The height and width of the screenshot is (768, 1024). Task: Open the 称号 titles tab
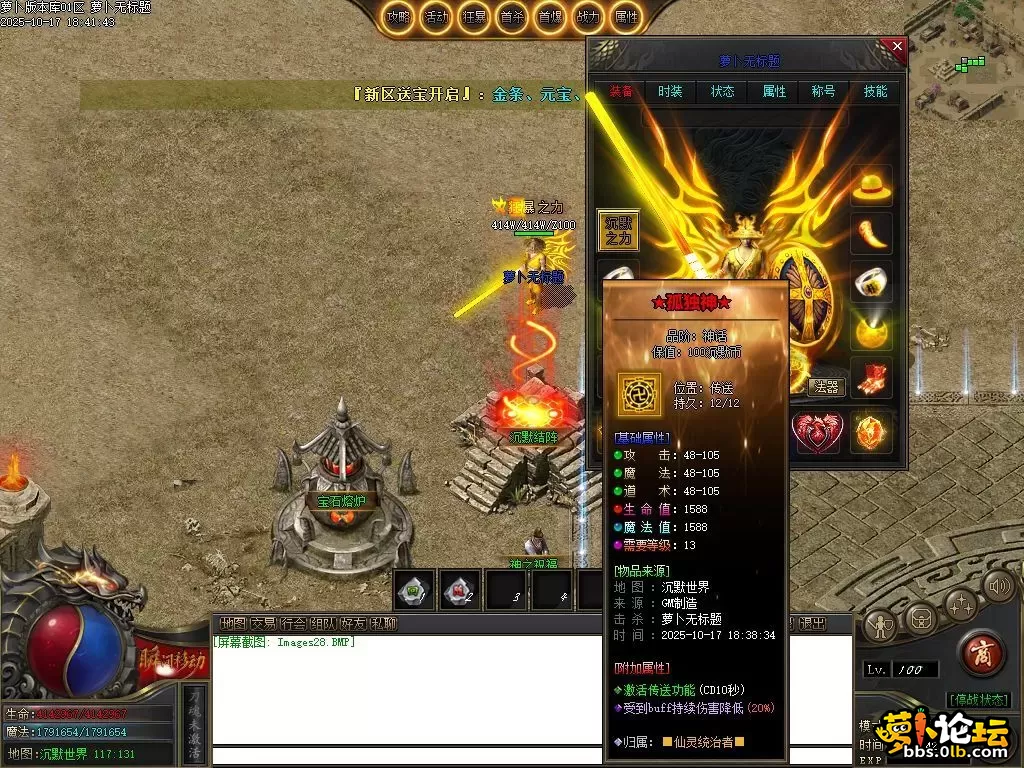823,91
